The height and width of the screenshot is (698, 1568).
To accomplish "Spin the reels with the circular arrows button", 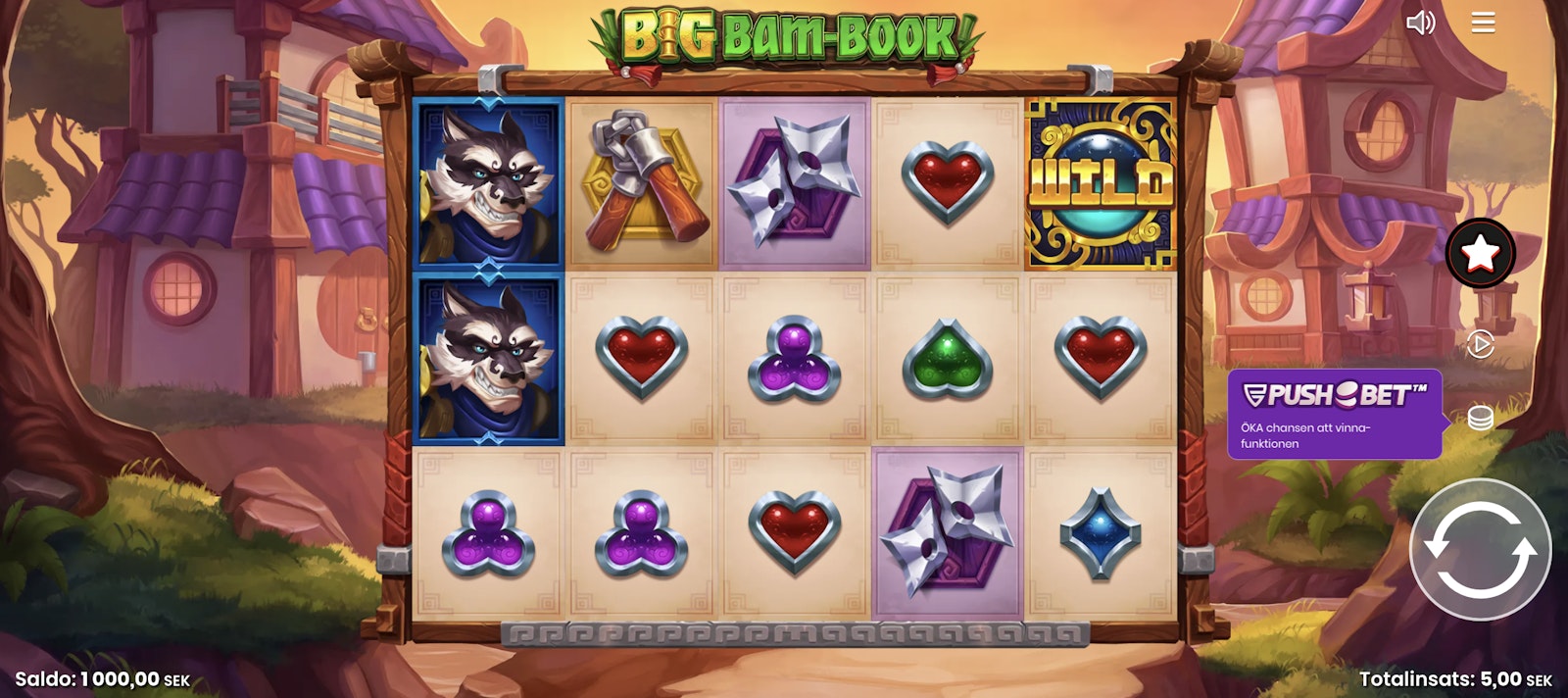I will [x=1480, y=550].
